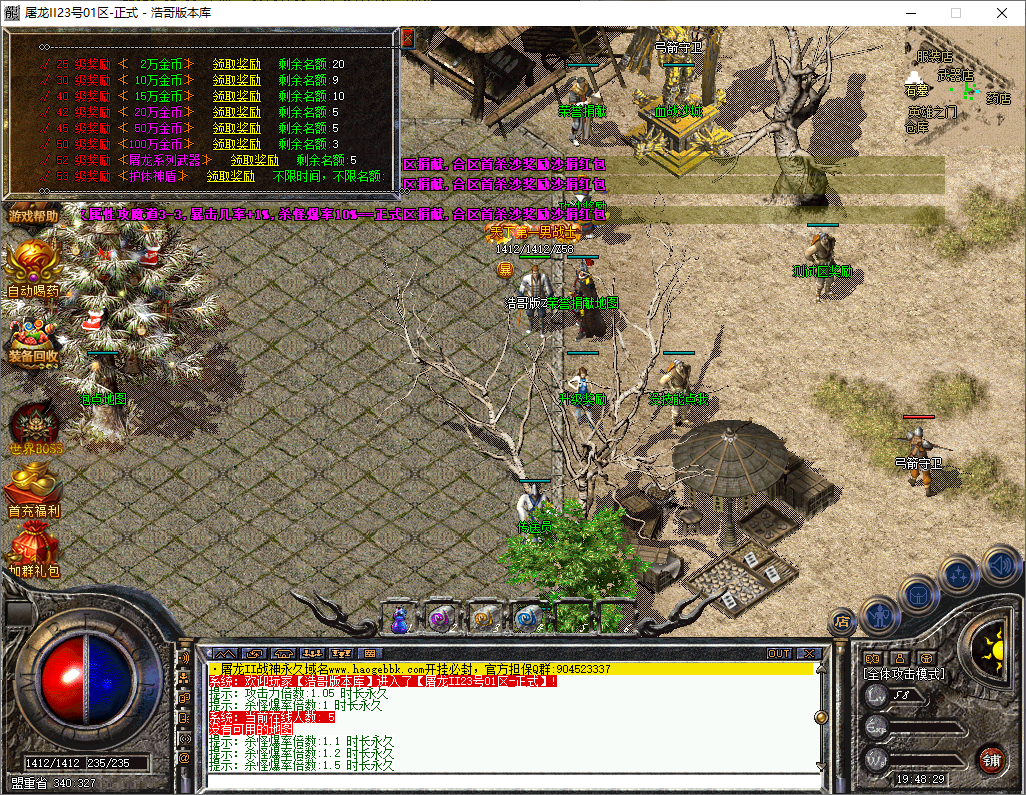Close the level reward panel

(407, 38)
